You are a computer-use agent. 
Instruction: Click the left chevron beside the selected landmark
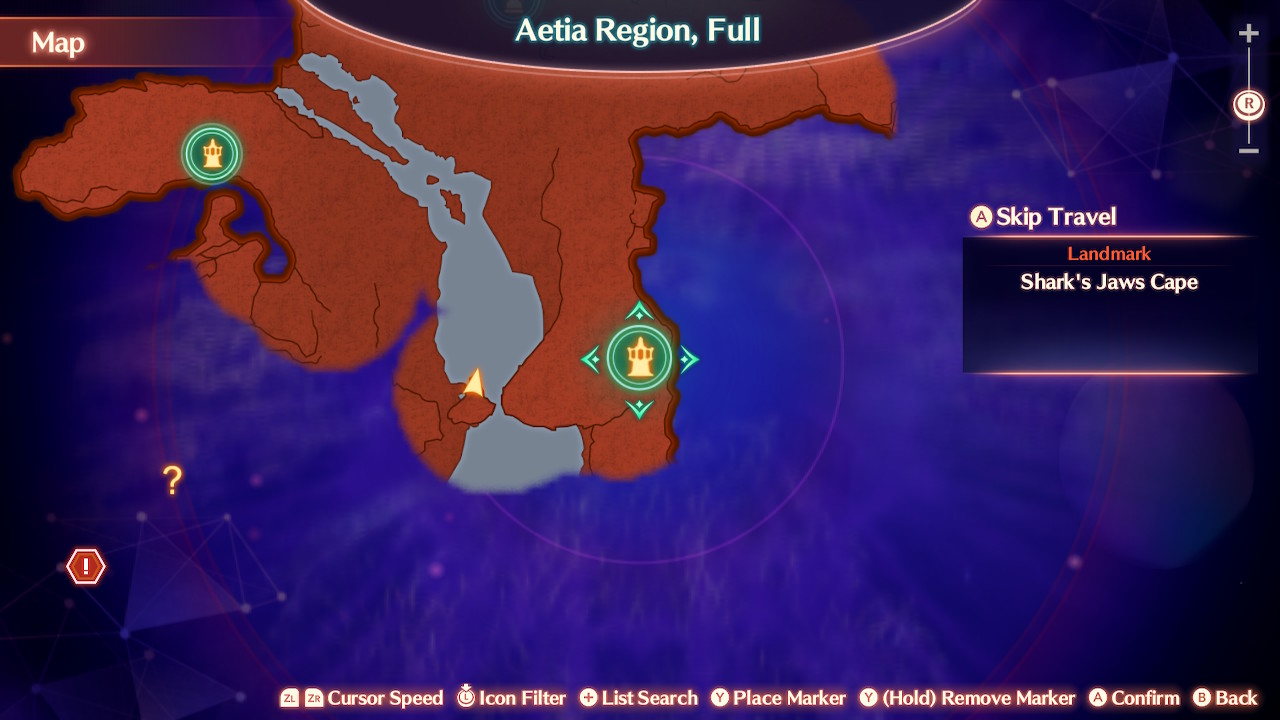pyautogui.click(x=591, y=360)
